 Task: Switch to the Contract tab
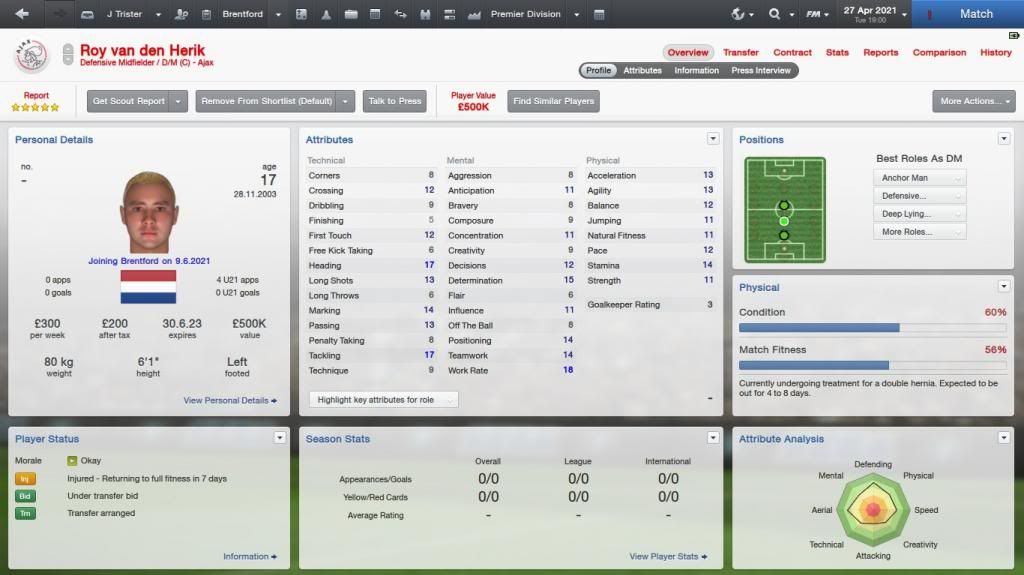pos(792,52)
